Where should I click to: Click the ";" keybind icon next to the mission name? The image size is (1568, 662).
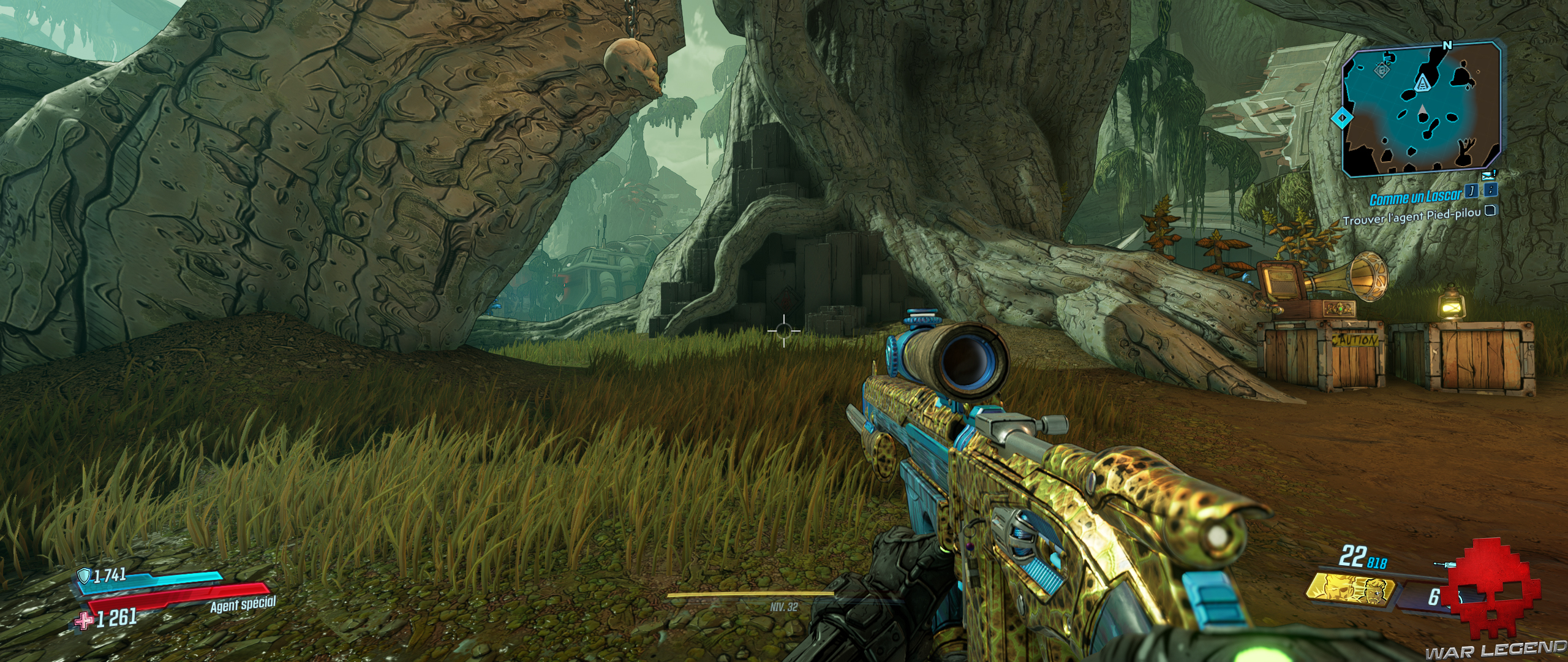pos(1491,191)
